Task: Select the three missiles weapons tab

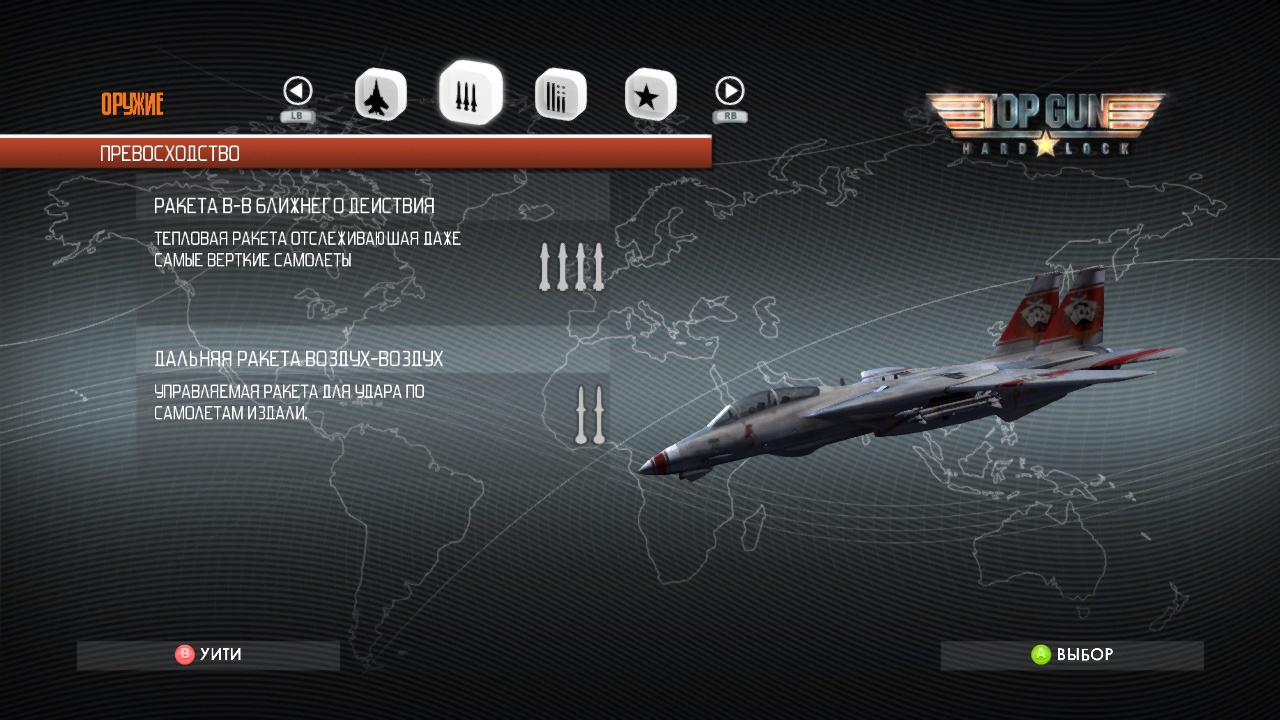Action: click(x=470, y=93)
